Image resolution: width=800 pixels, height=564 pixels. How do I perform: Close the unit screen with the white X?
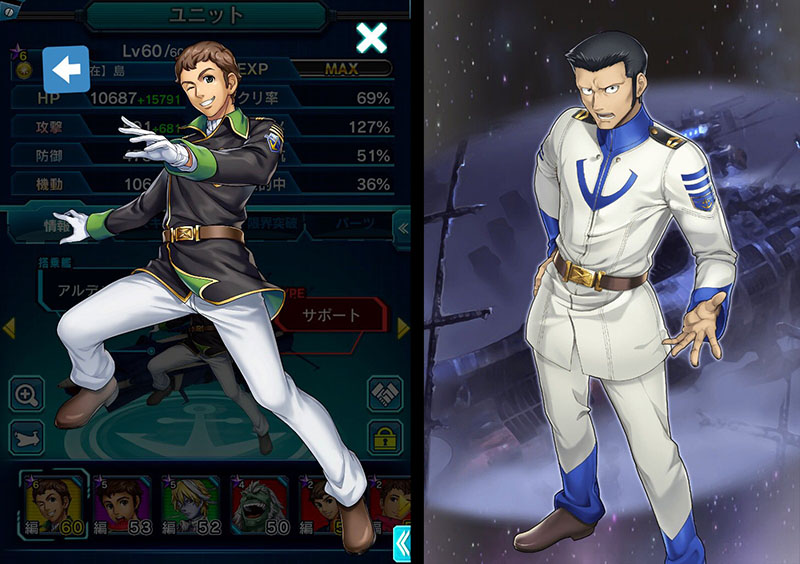point(371,38)
